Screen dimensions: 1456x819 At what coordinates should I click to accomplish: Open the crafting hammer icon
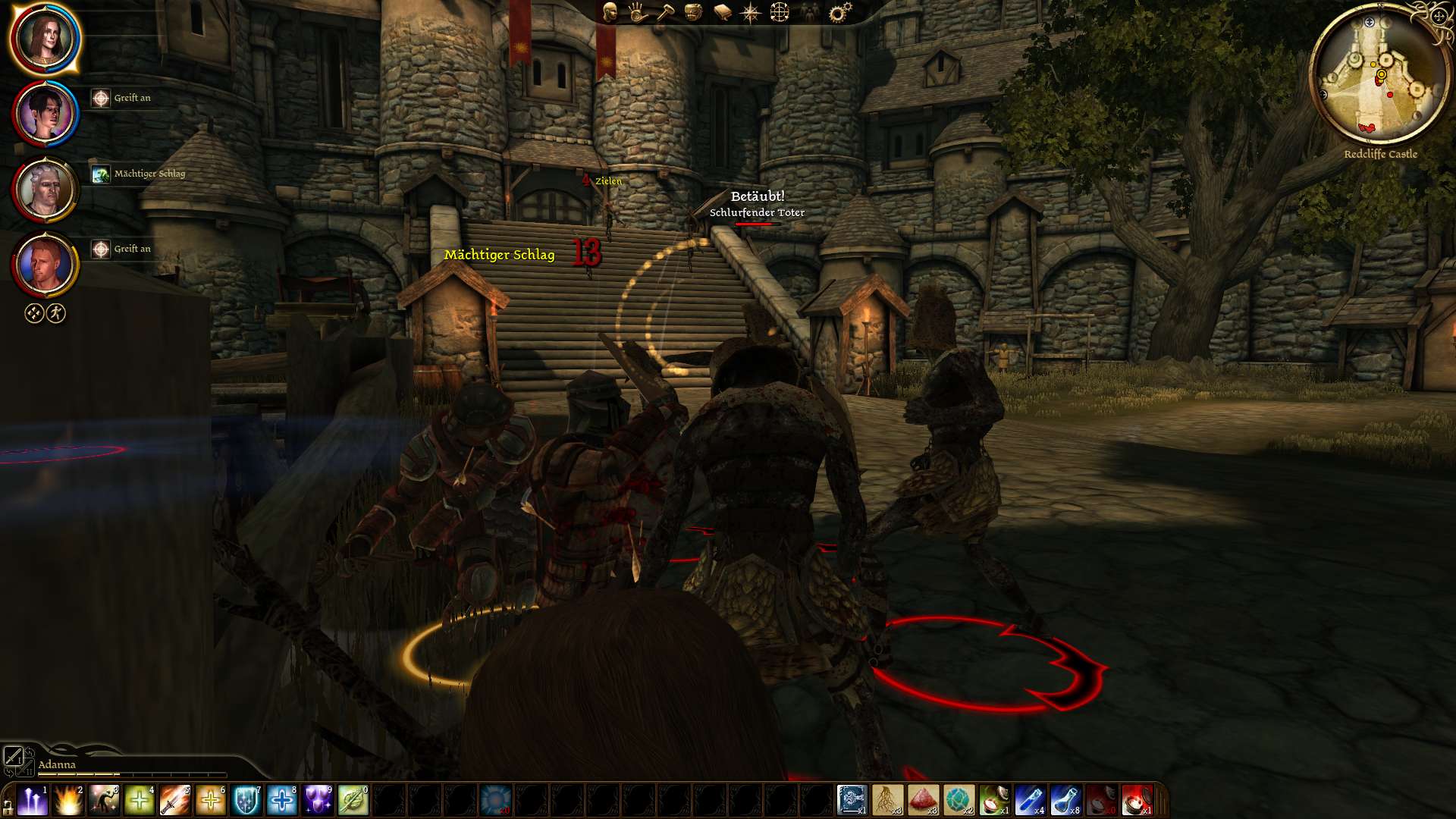coord(665,12)
